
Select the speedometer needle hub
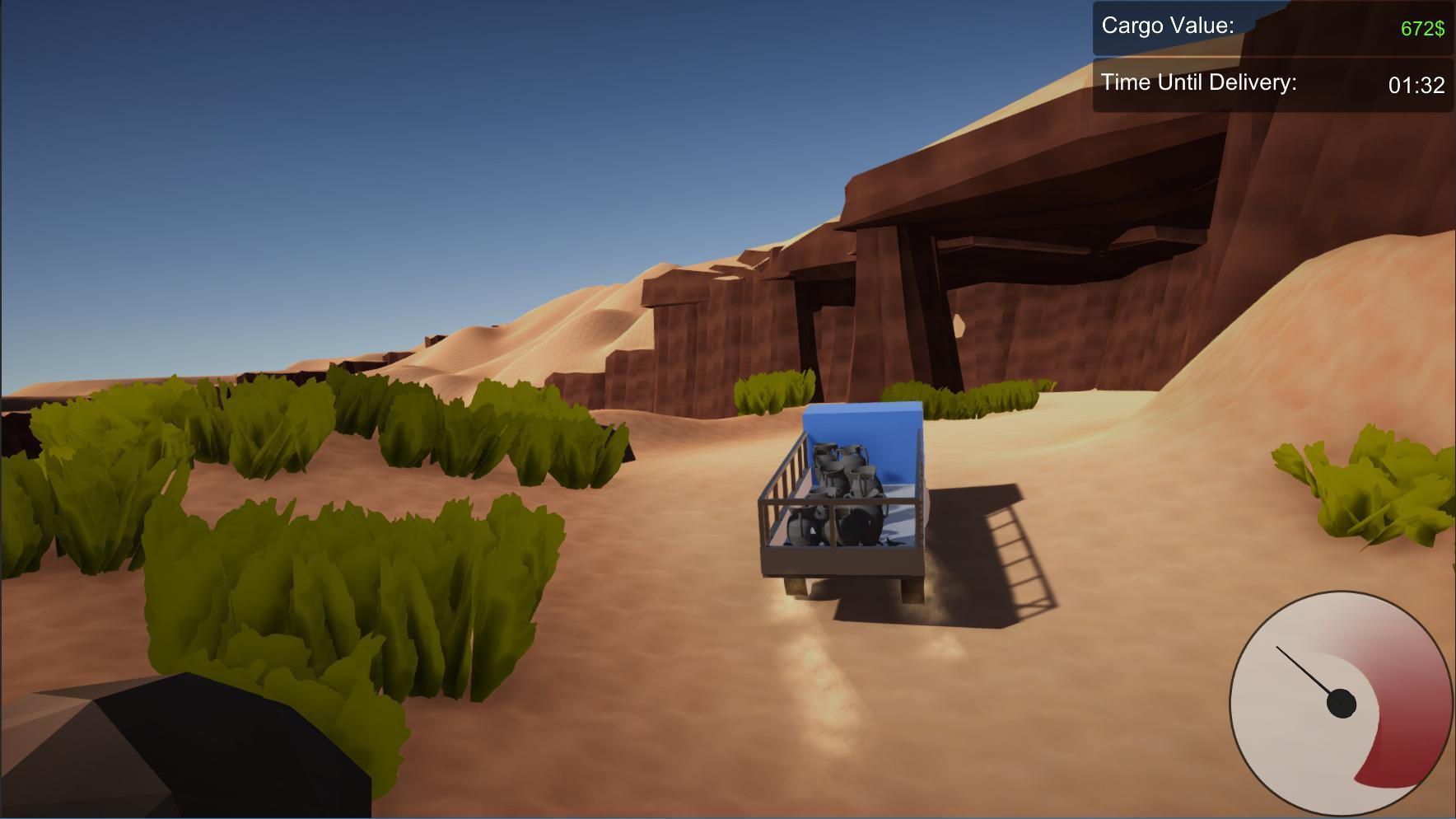[1340, 704]
